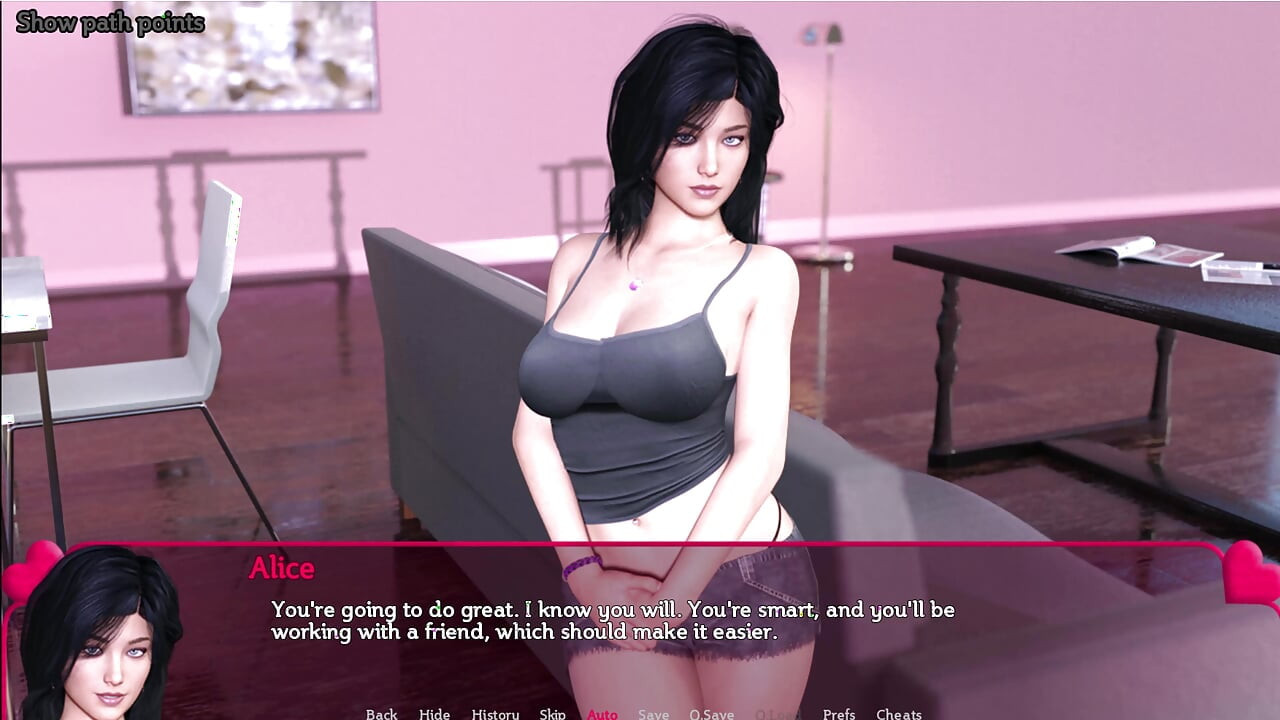
Task: Click Back to rewind the dialogue
Action: (x=381, y=713)
